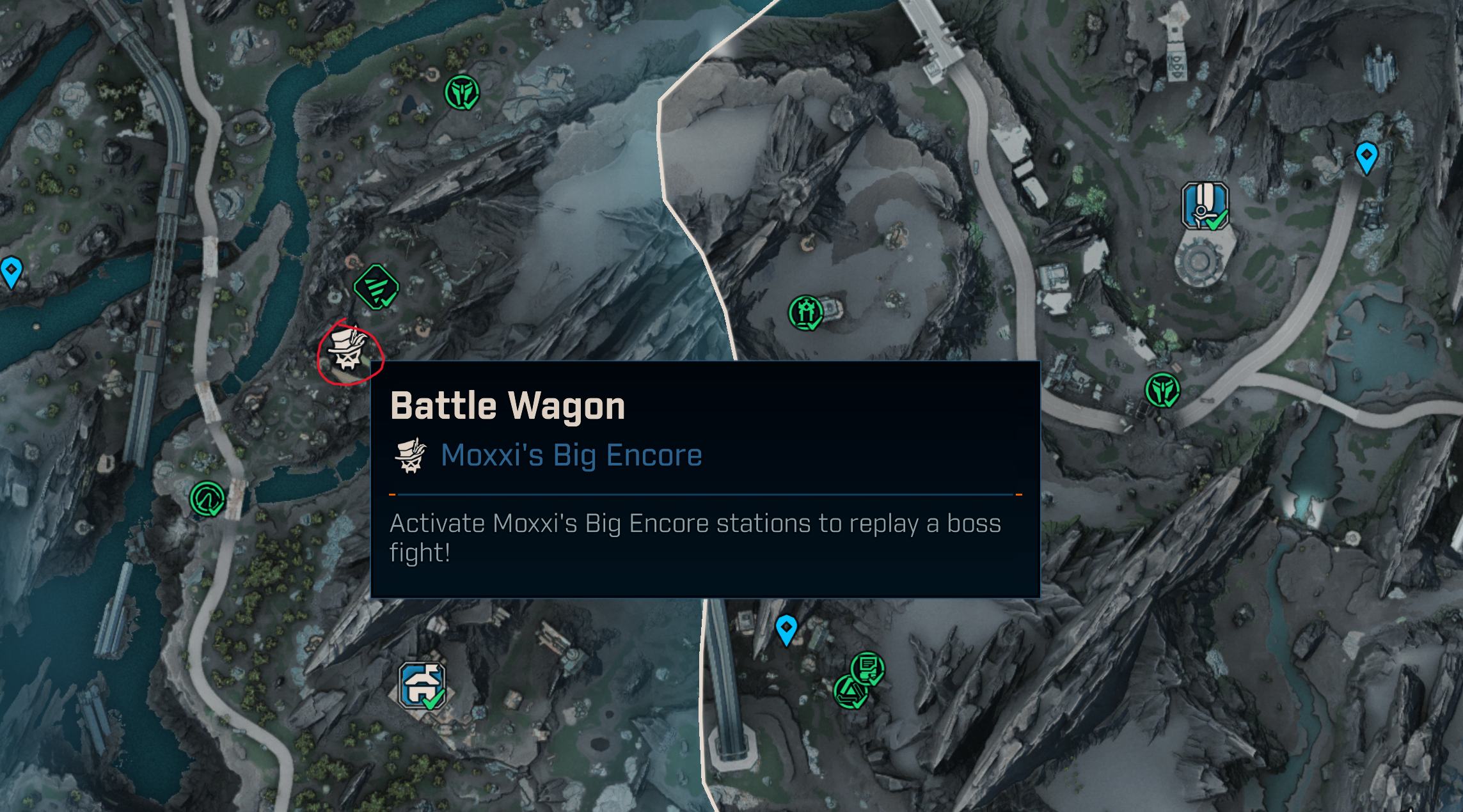Select the green triangle completed marker
Viewport: 1463px width, 812px height.
[x=850, y=692]
